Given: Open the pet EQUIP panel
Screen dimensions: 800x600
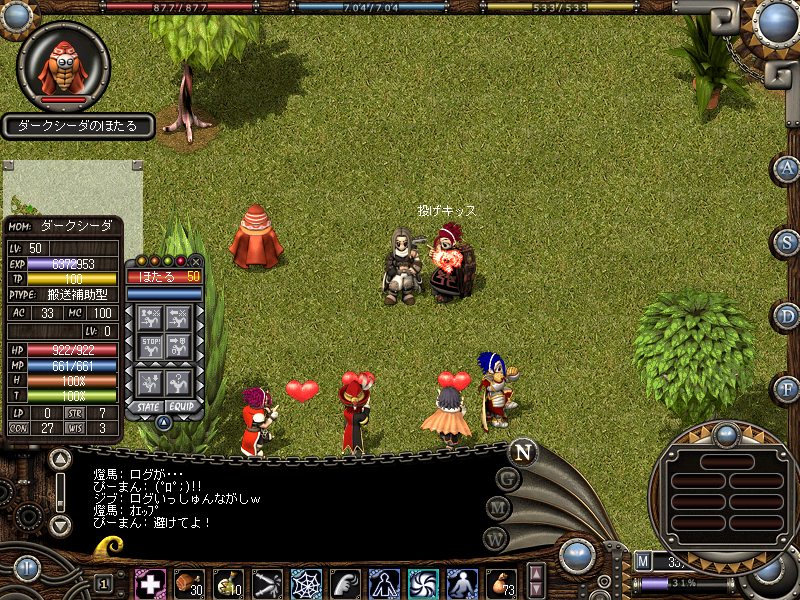Looking at the screenshot, I should click(x=180, y=407).
